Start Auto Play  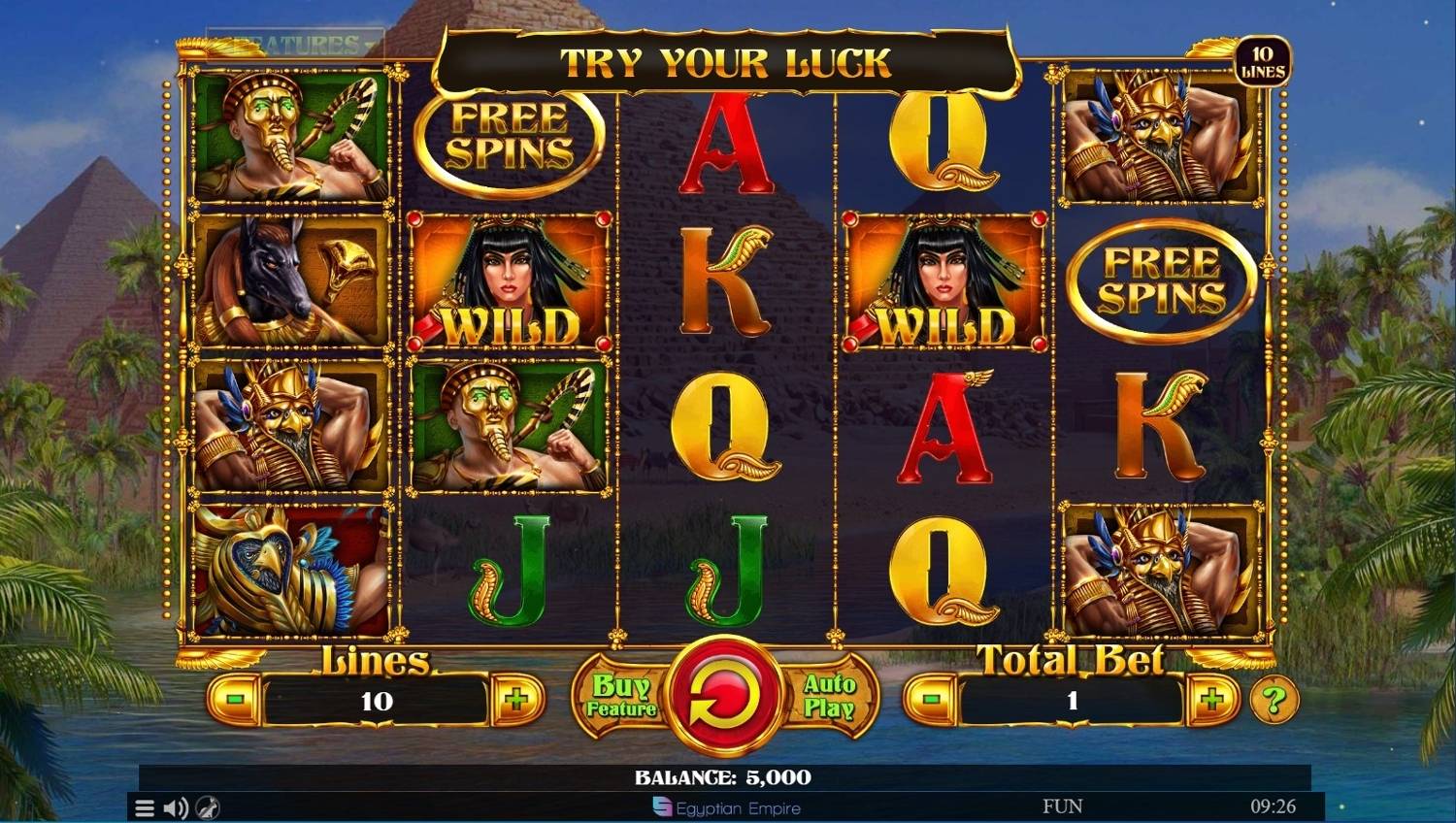point(829,696)
